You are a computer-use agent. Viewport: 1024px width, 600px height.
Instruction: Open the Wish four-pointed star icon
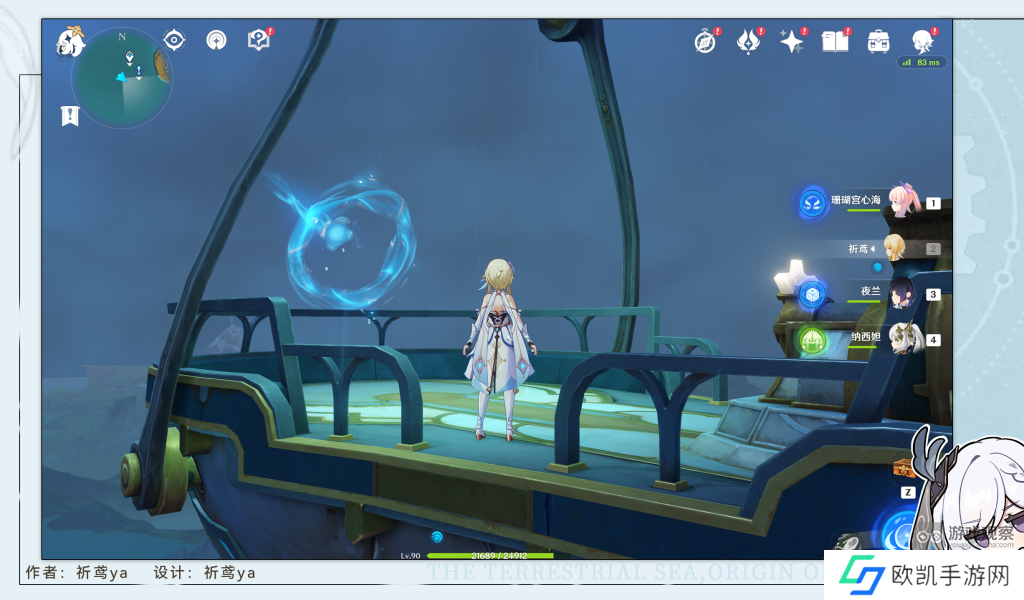[791, 42]
